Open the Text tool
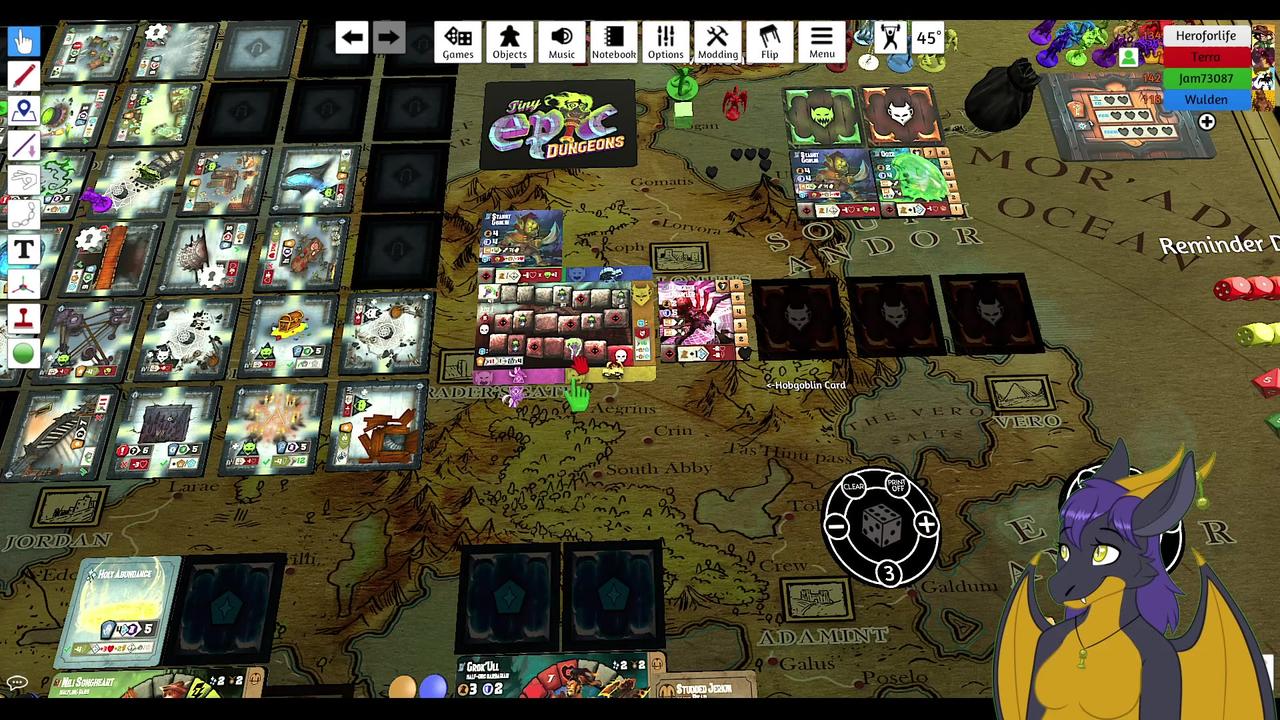Viewport: 1280px width, 720px height. coord(22,249)
